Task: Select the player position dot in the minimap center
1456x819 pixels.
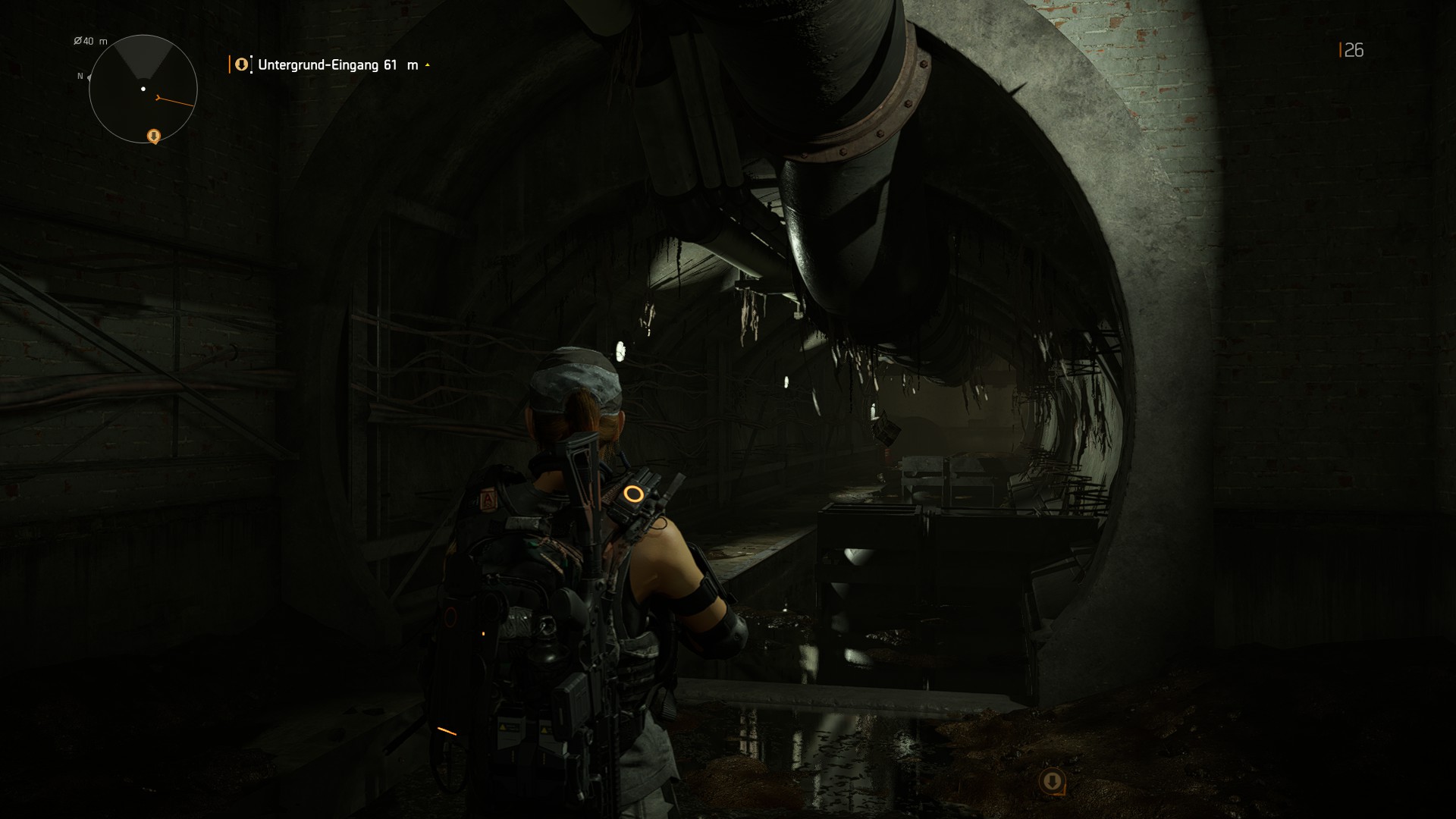Action: coord(143,89)
